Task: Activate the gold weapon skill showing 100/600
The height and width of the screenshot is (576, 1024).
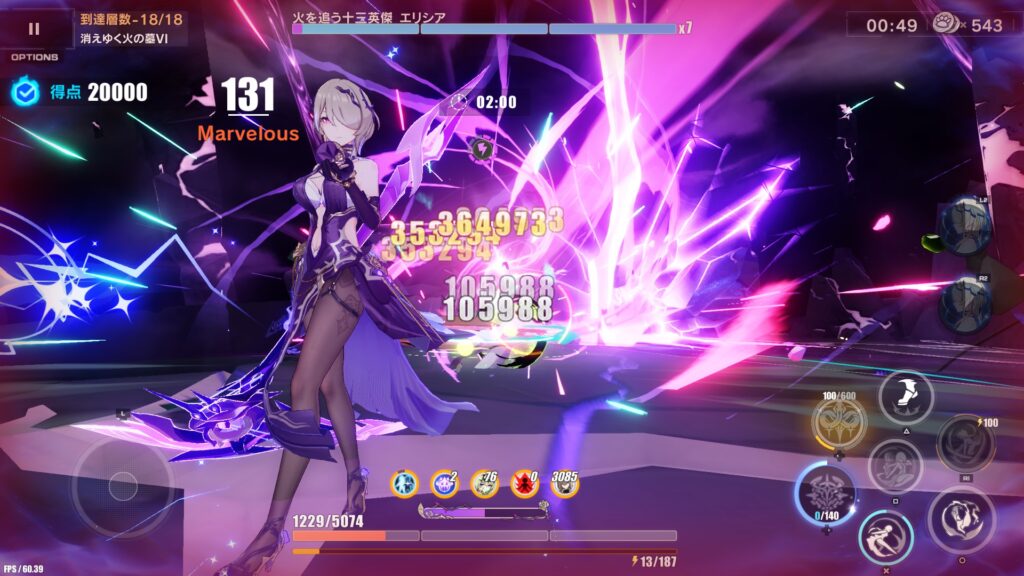Action: (x=838, y=424)
